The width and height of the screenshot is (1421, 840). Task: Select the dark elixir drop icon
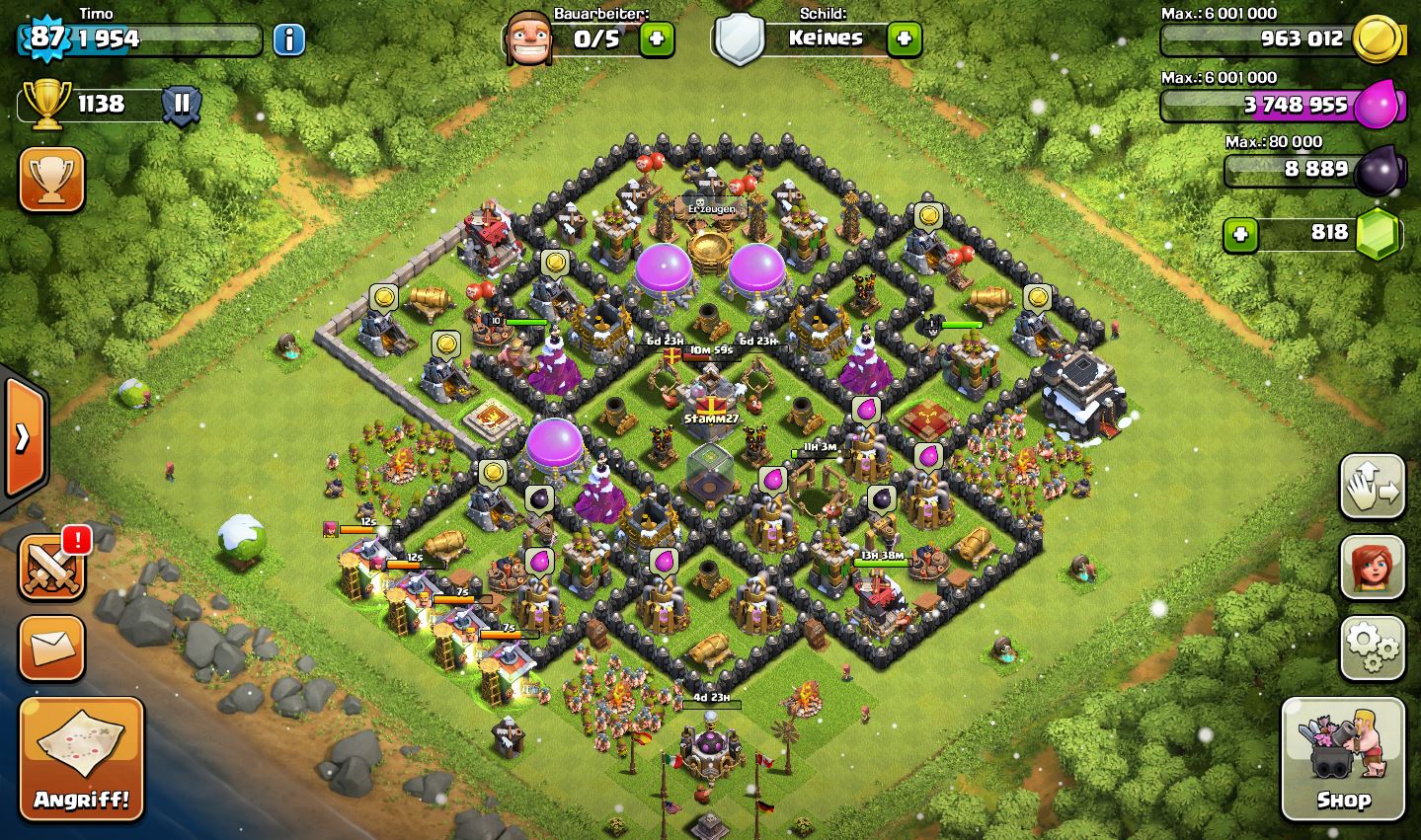(1378, 171)
